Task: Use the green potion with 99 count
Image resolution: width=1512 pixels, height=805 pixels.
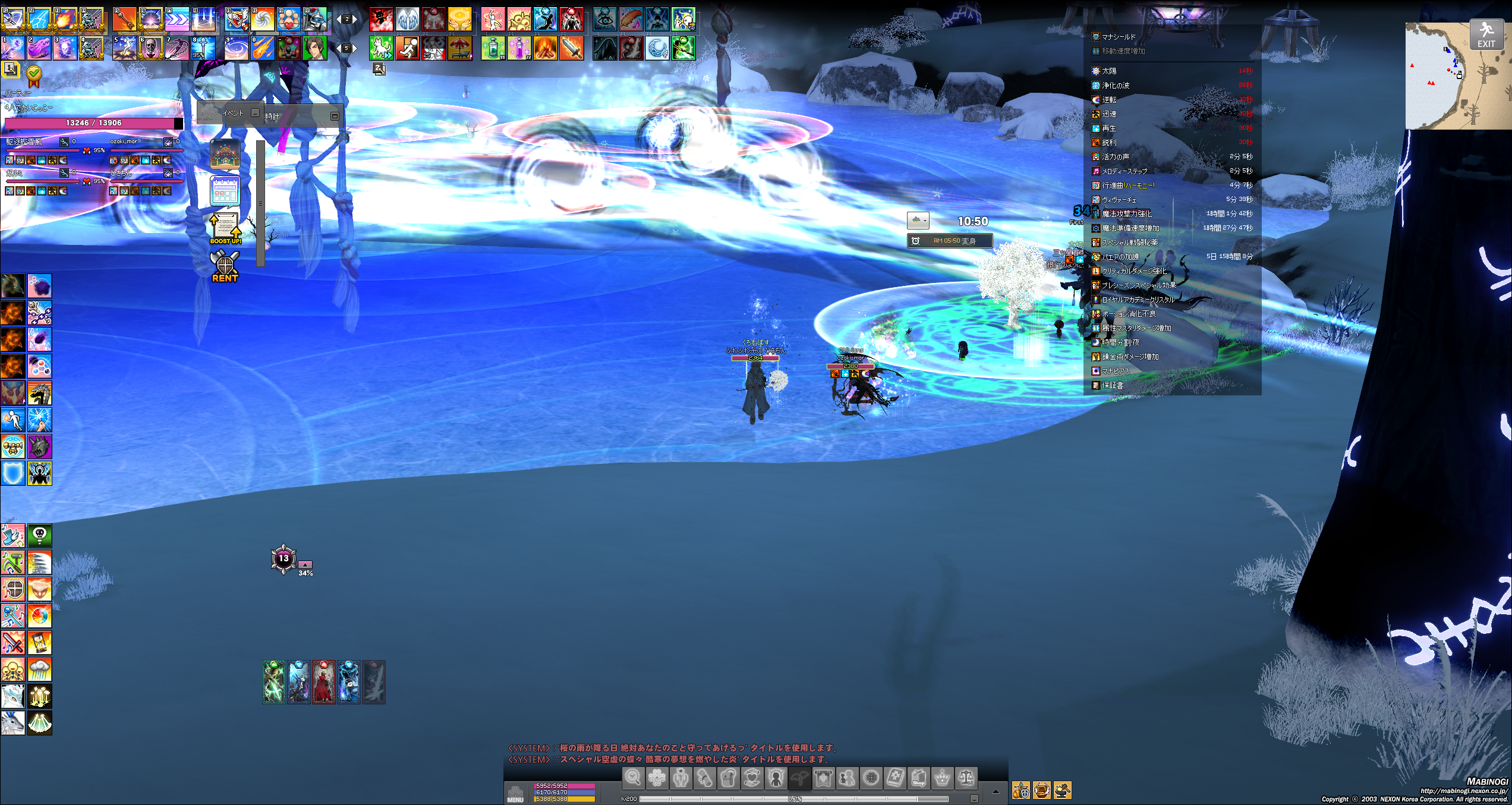Action: pyautogui.click(x=493, y=48)
